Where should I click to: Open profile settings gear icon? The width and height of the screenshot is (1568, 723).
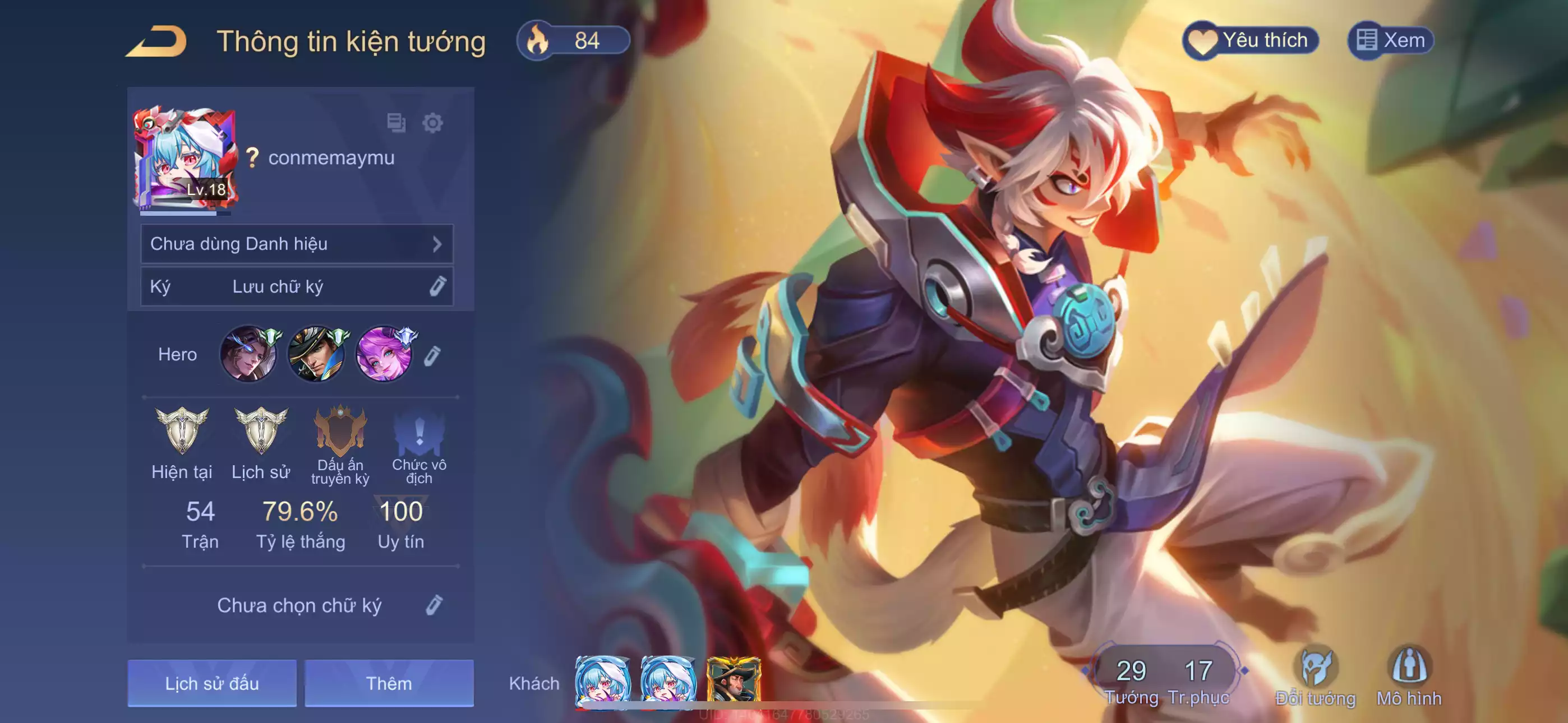pos(432,123)
